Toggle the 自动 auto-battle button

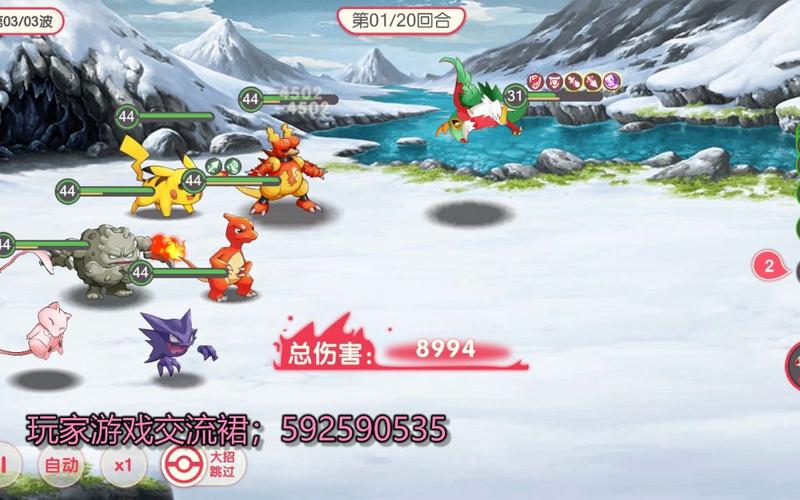[x=60, y=464]
